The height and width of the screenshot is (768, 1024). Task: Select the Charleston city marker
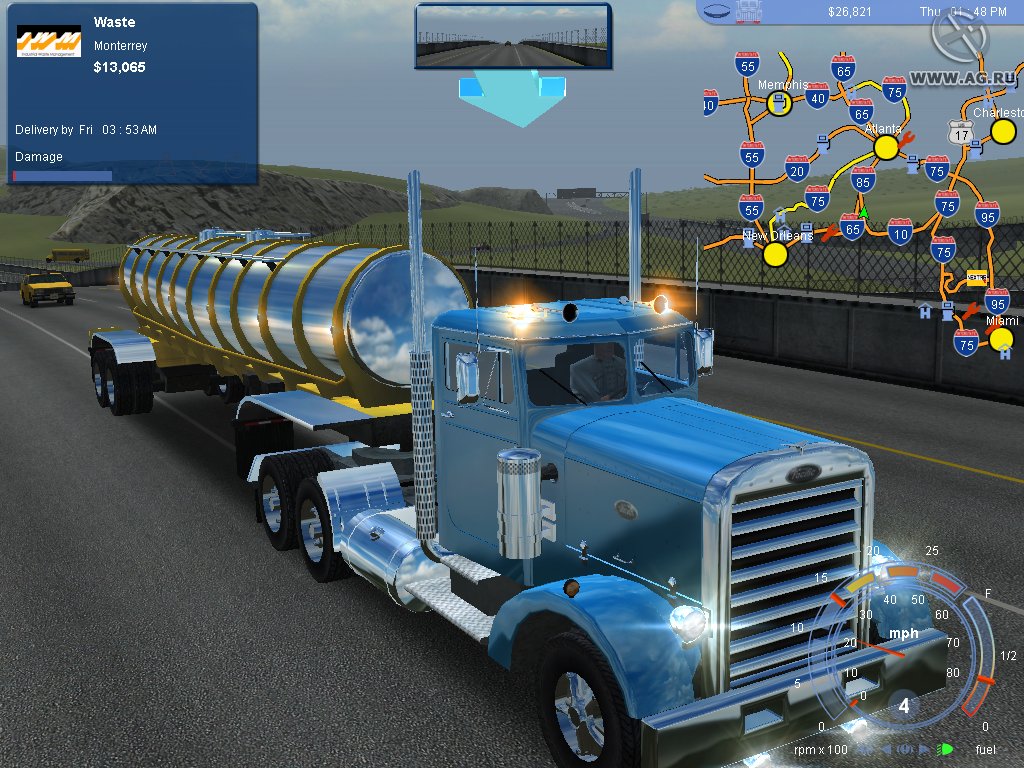pos(1003,131)
